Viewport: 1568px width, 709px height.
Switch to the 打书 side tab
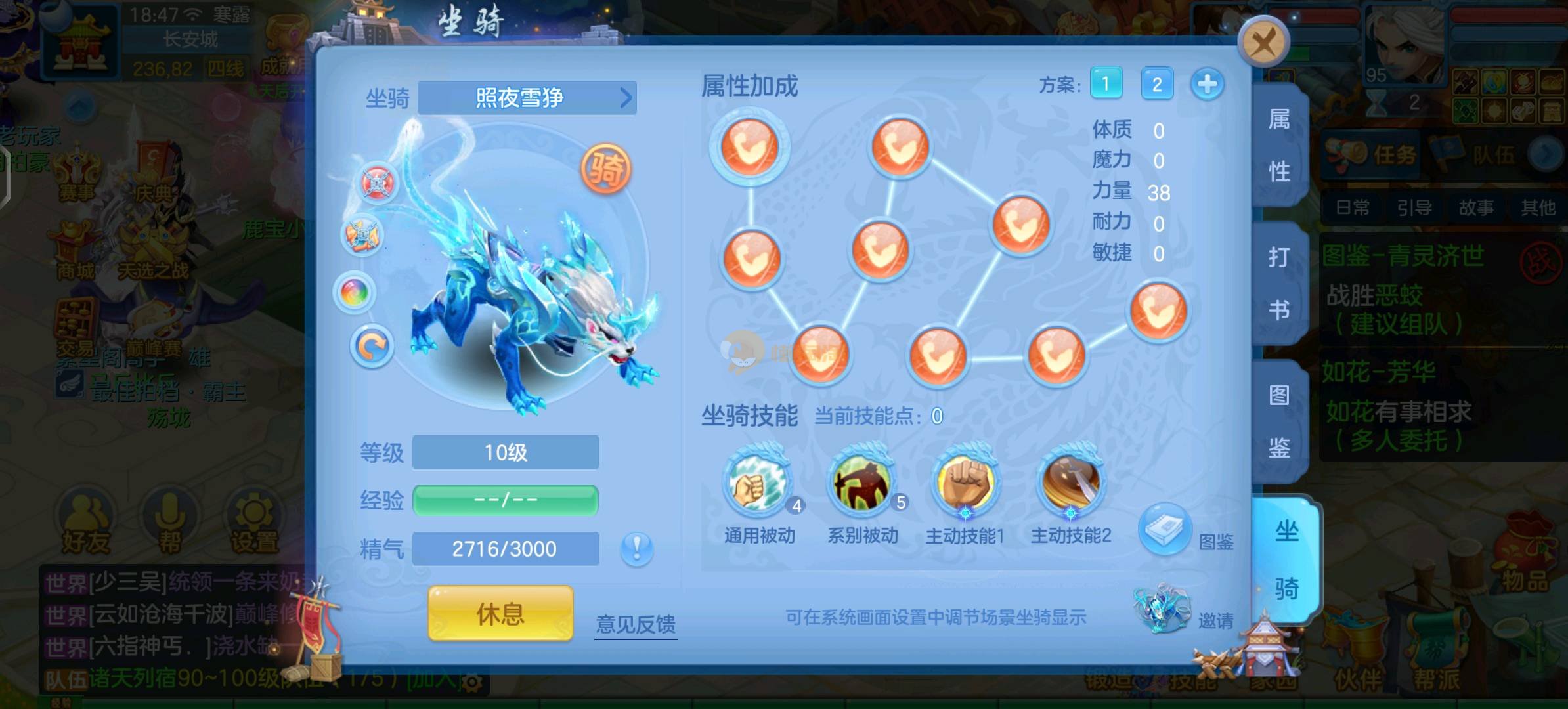pos(1278,284)
